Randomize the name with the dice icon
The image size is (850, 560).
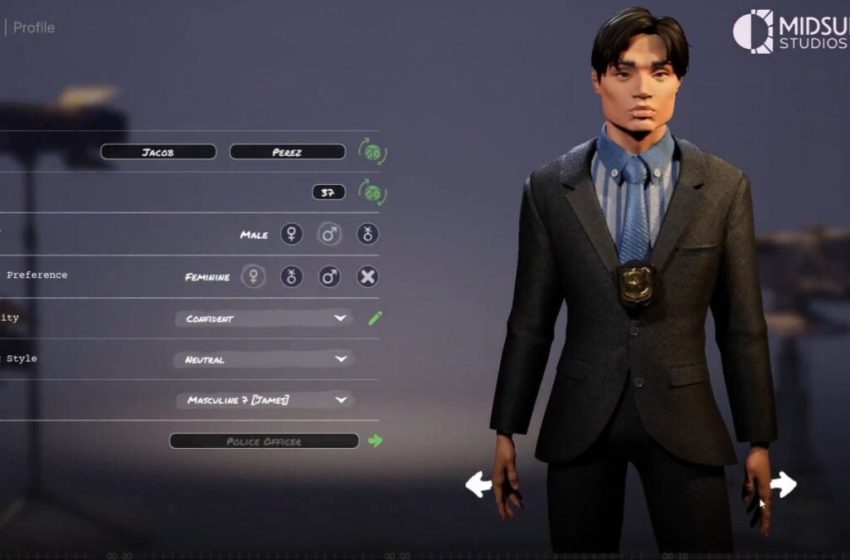tap(372, 152)
